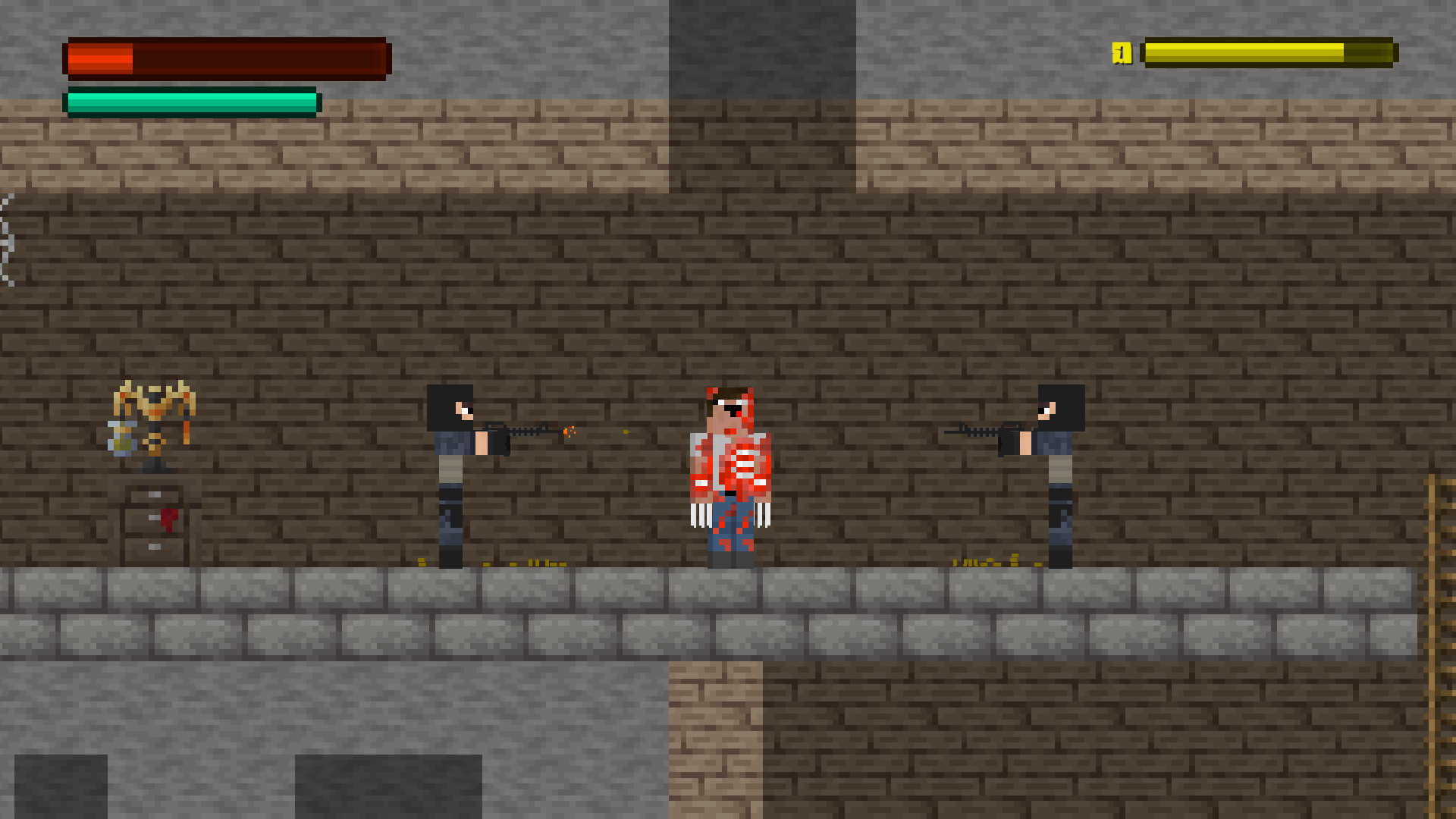Click the yellow experience bar

(x=1266, y=52)
